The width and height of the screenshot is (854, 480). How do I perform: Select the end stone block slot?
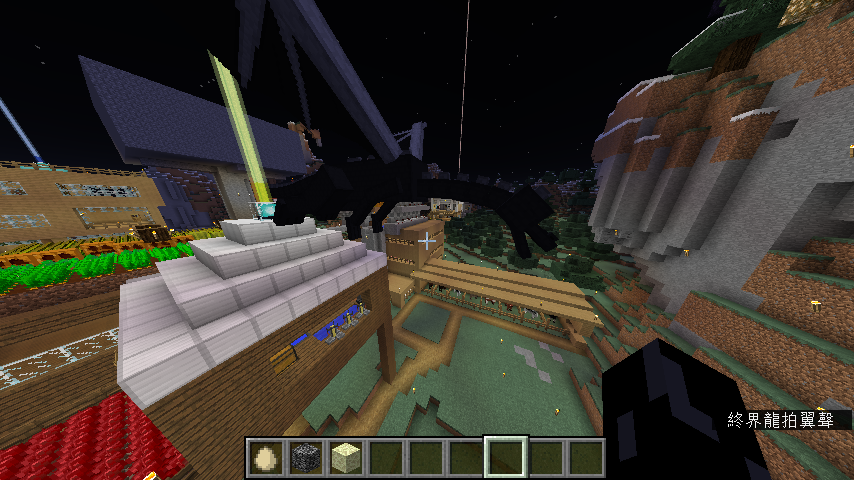[x=345, y=457]
